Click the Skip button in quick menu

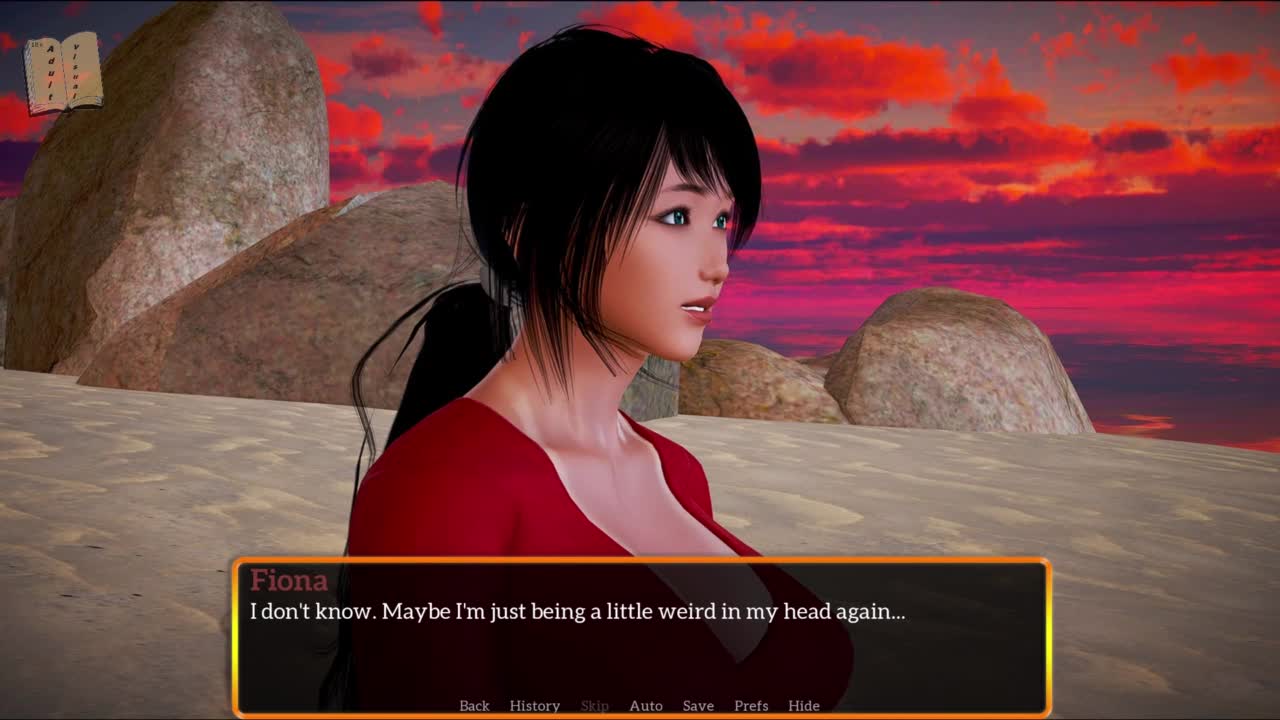[x=594, y=706]
